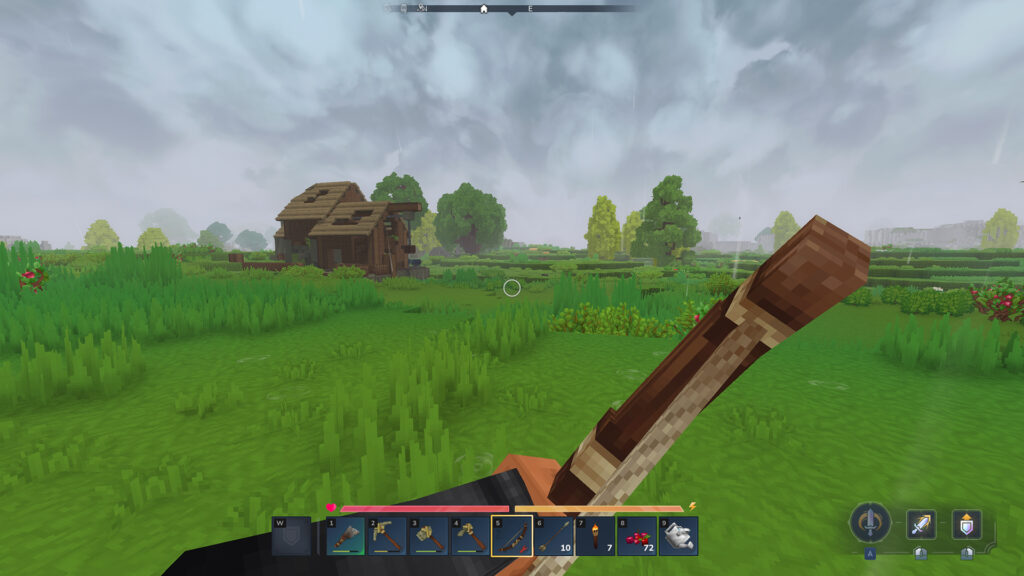Screen dimensions: 1024x576
Task: Select the hatchet in hotbar slot 1
Action: [346, 536]
